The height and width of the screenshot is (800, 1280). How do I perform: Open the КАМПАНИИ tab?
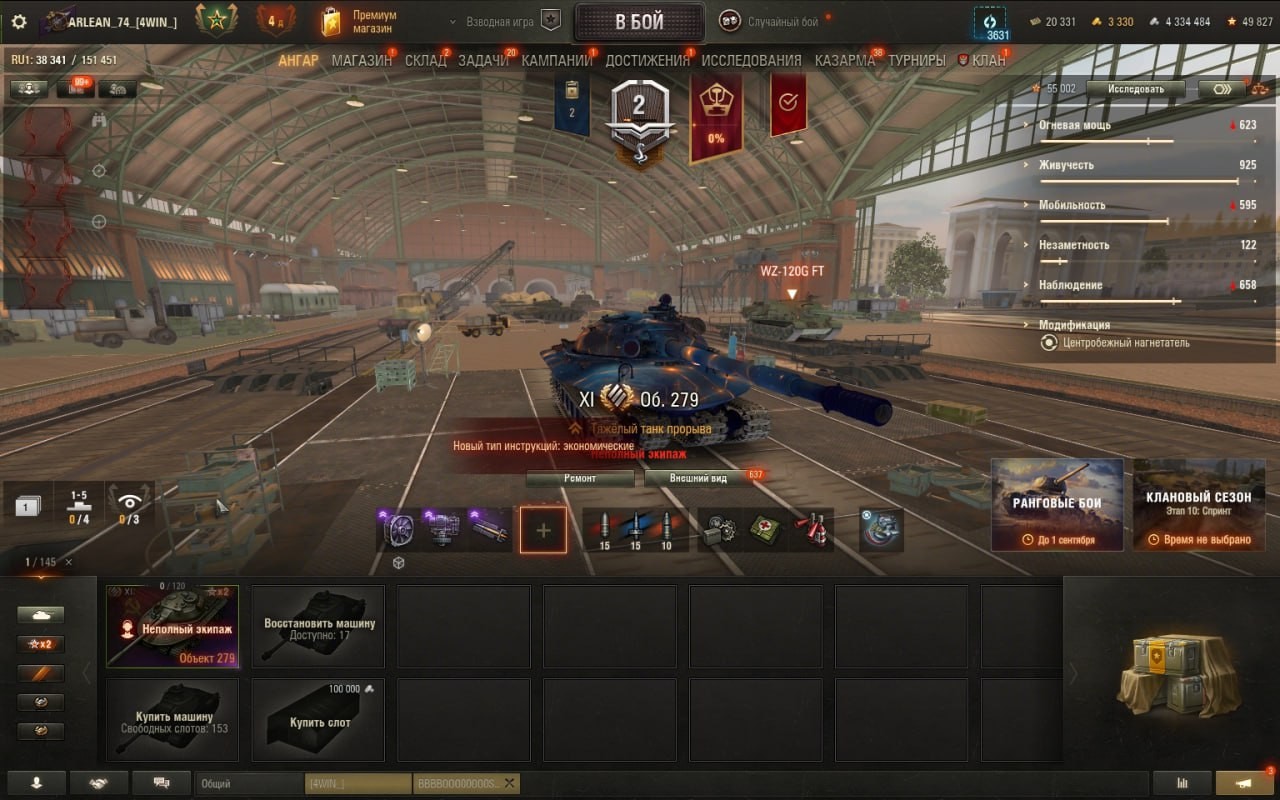557,61
